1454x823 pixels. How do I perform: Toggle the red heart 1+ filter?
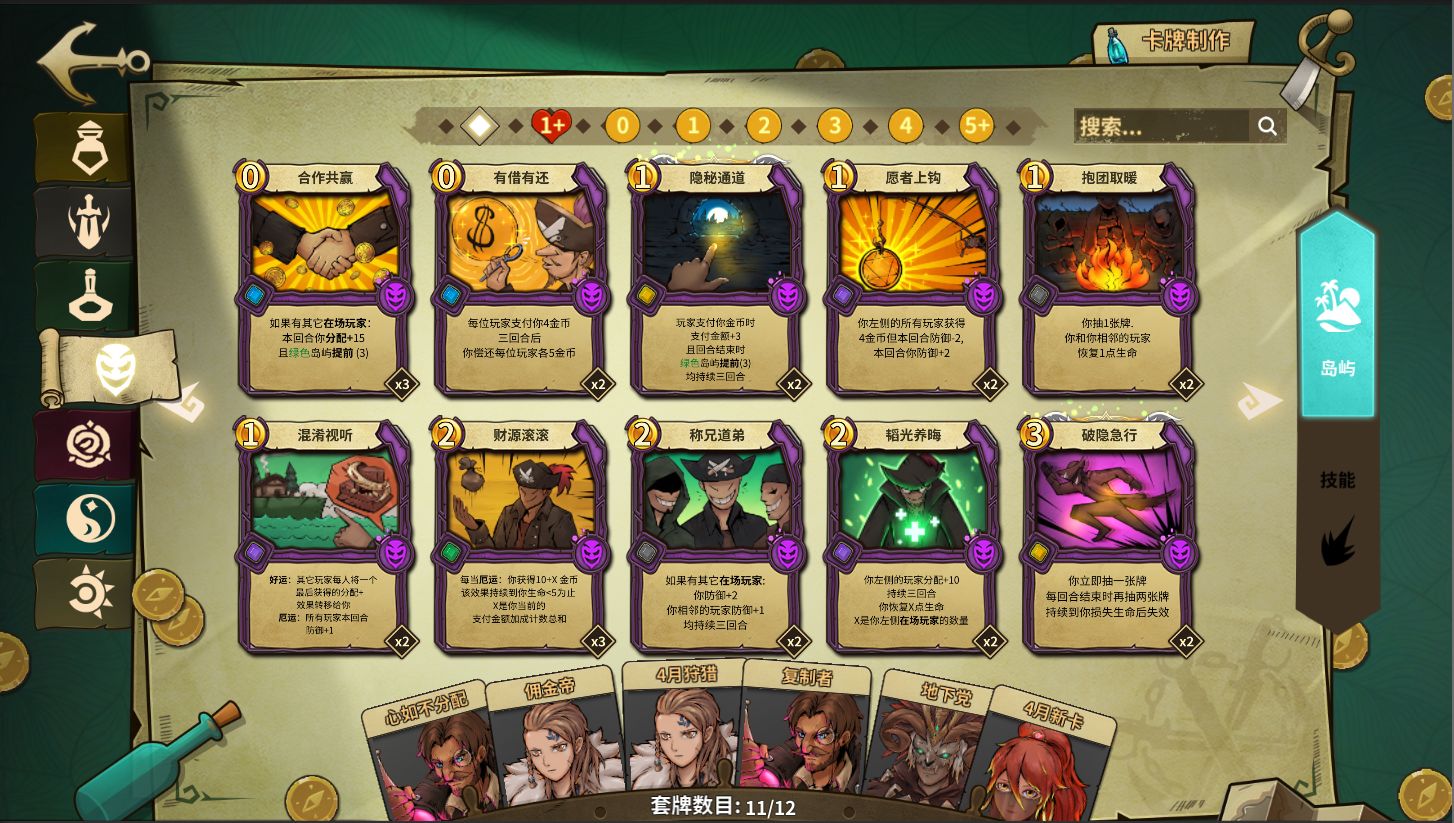tap(551, 126)
